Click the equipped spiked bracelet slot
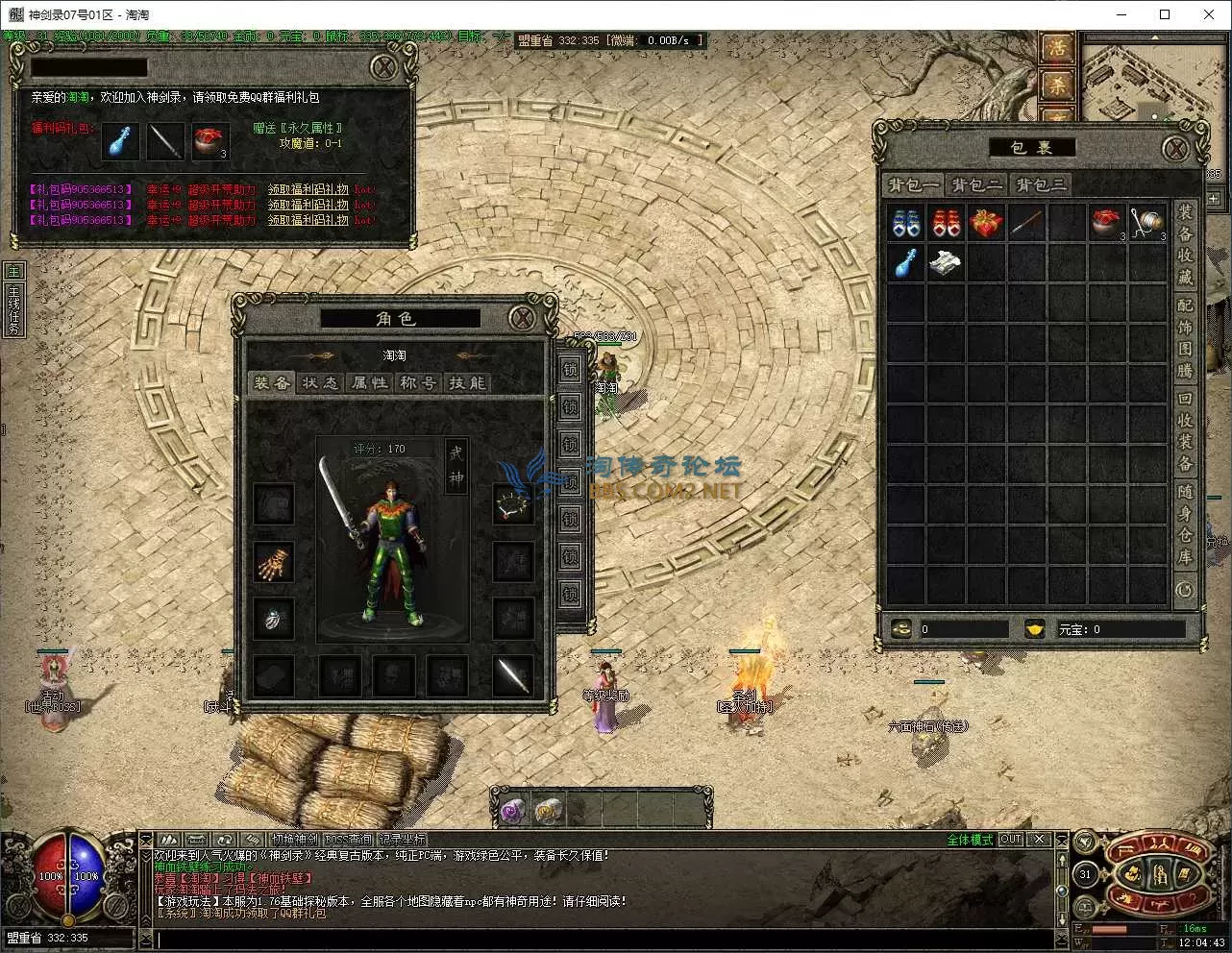The width and height of the screenshot is (1232, 953). 513,504
